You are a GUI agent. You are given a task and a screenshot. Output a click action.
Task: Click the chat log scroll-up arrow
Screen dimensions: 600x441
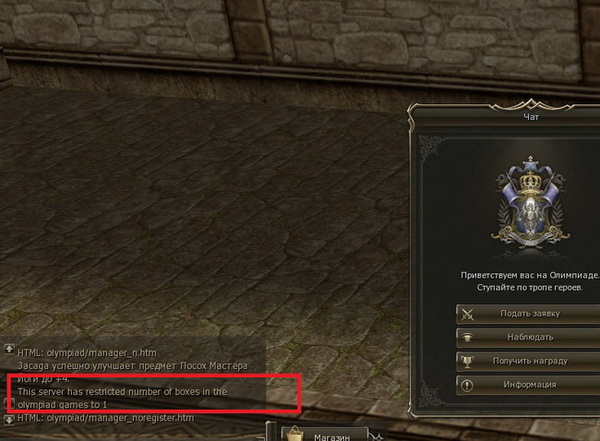point(9,350)
